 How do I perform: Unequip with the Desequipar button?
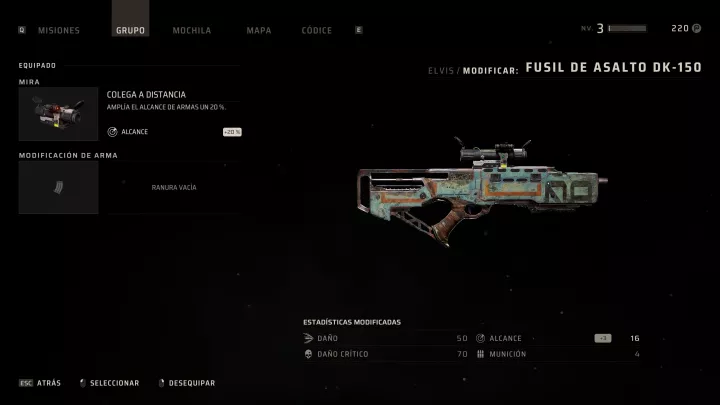click(x=187, y=383)
